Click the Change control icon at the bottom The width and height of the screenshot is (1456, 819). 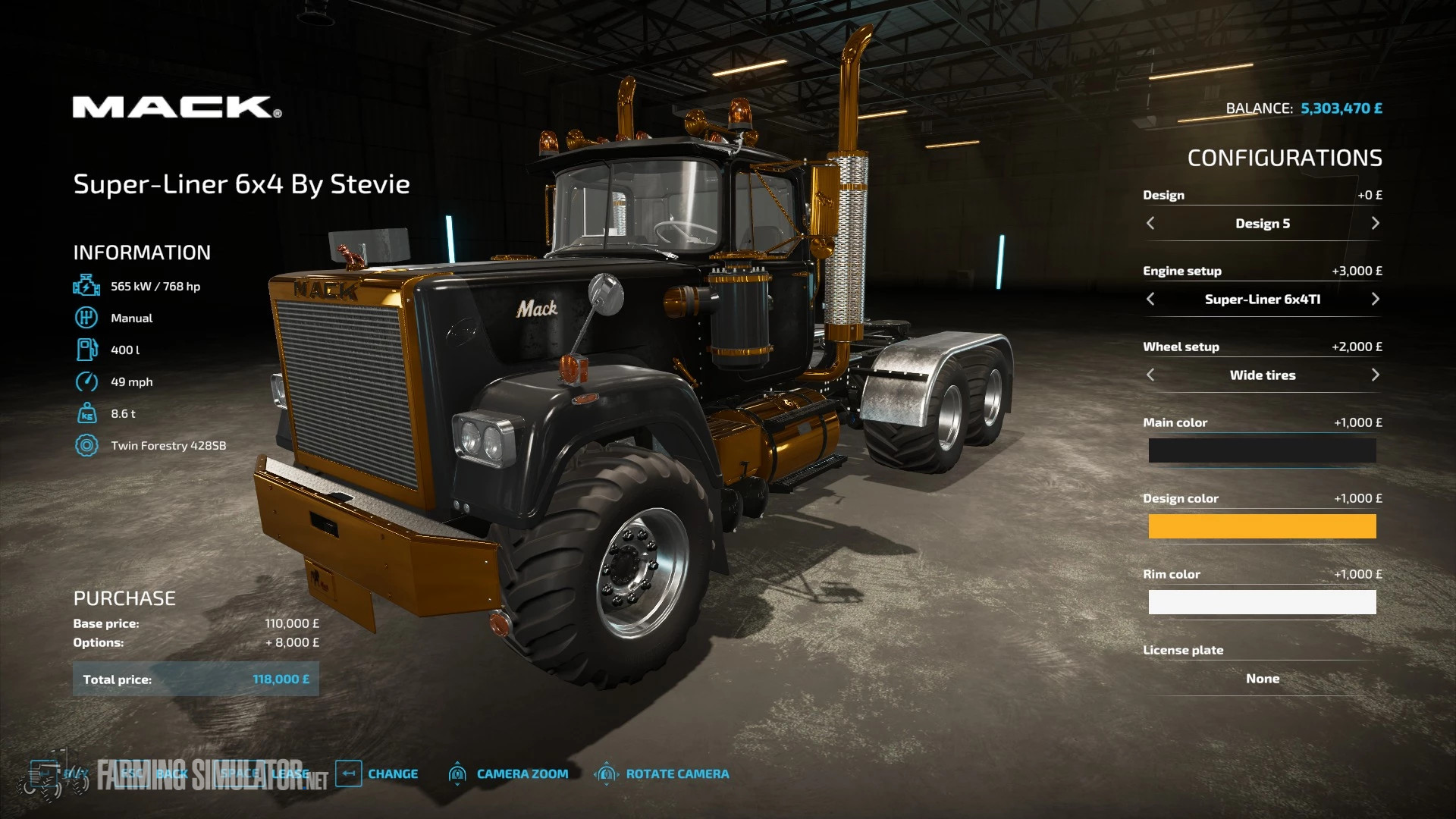point(350,773)
